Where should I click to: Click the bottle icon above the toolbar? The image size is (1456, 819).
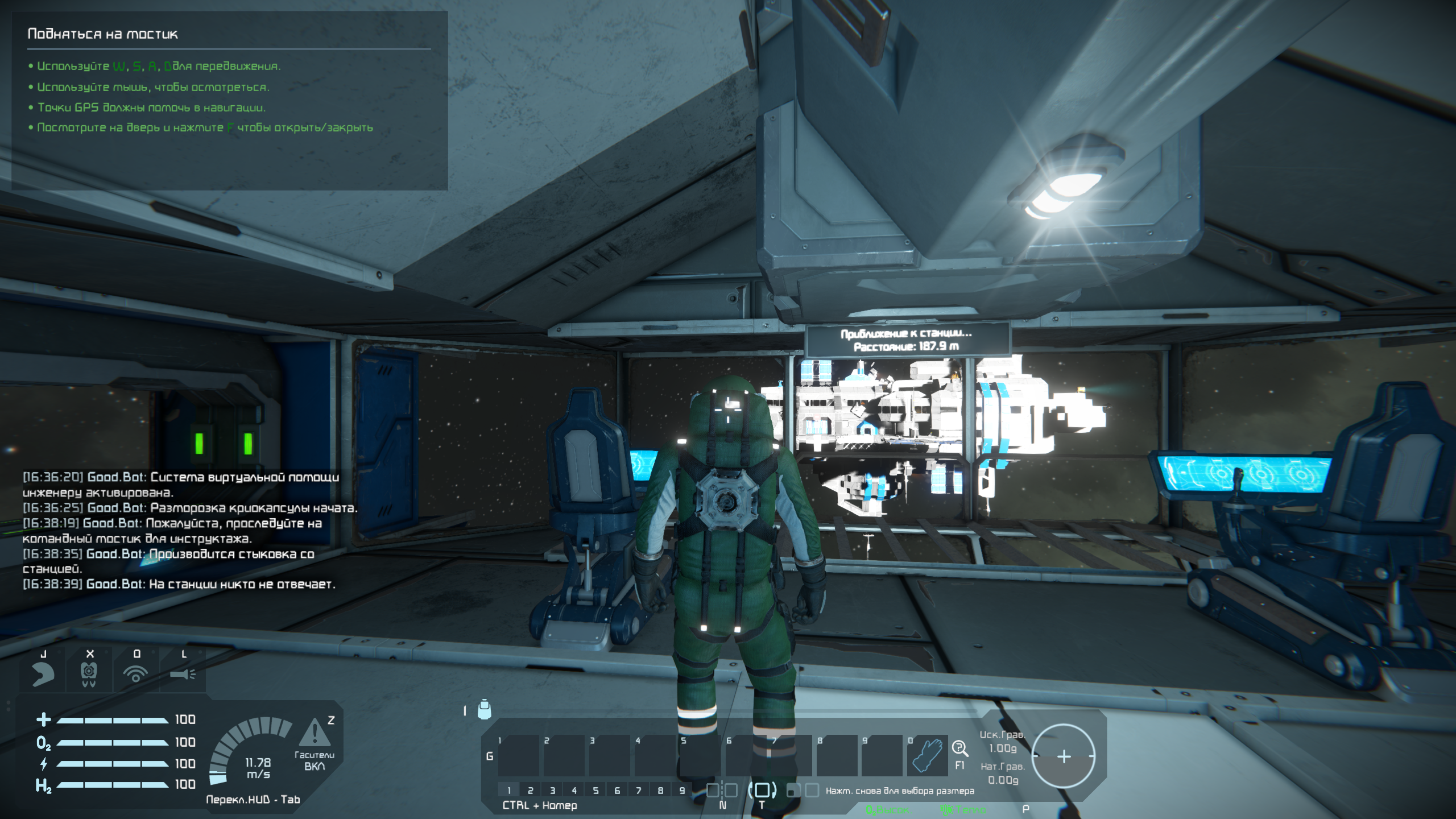tap(484, 709)
